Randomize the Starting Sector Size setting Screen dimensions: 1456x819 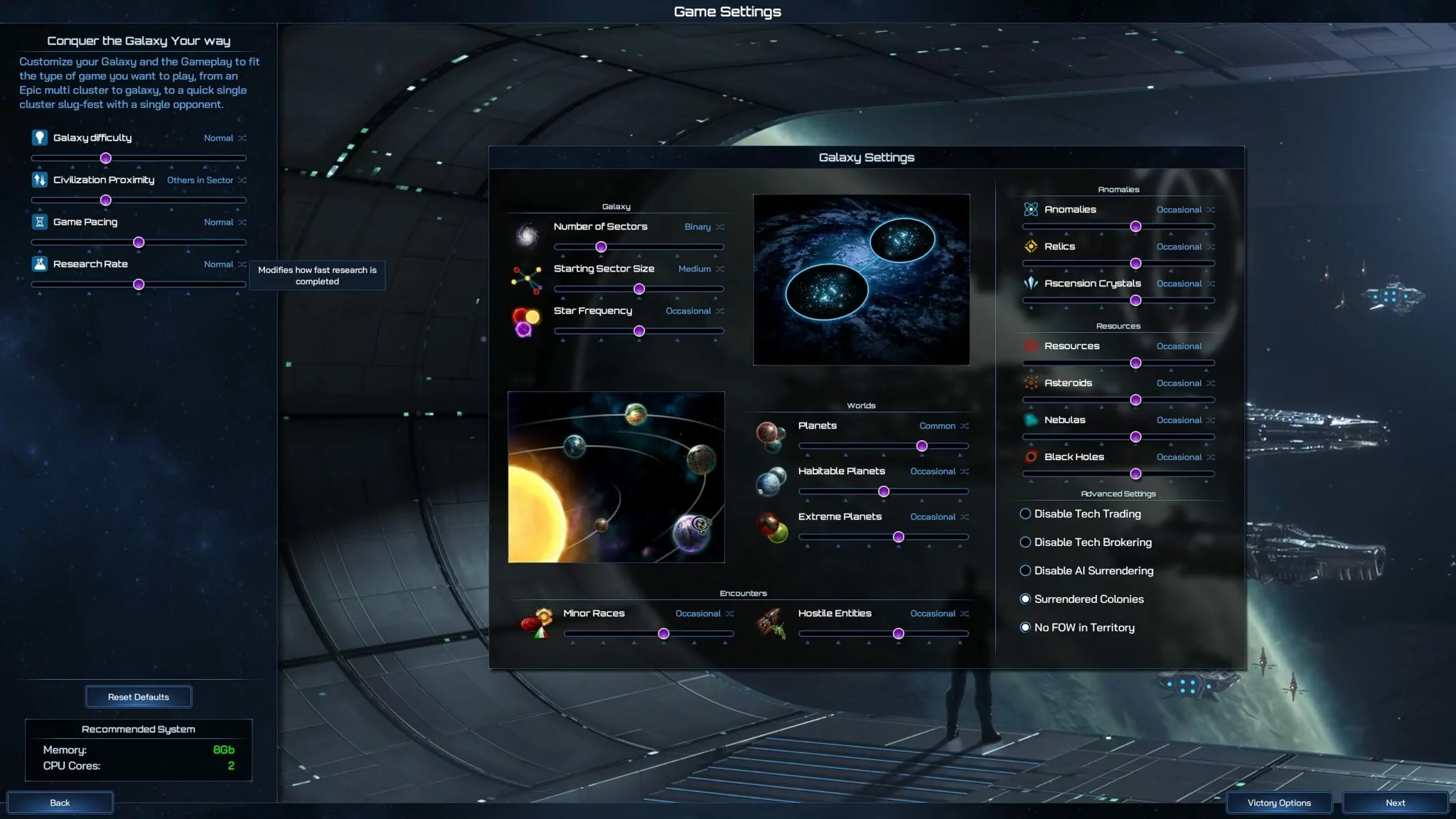click(x=720, y=269)
